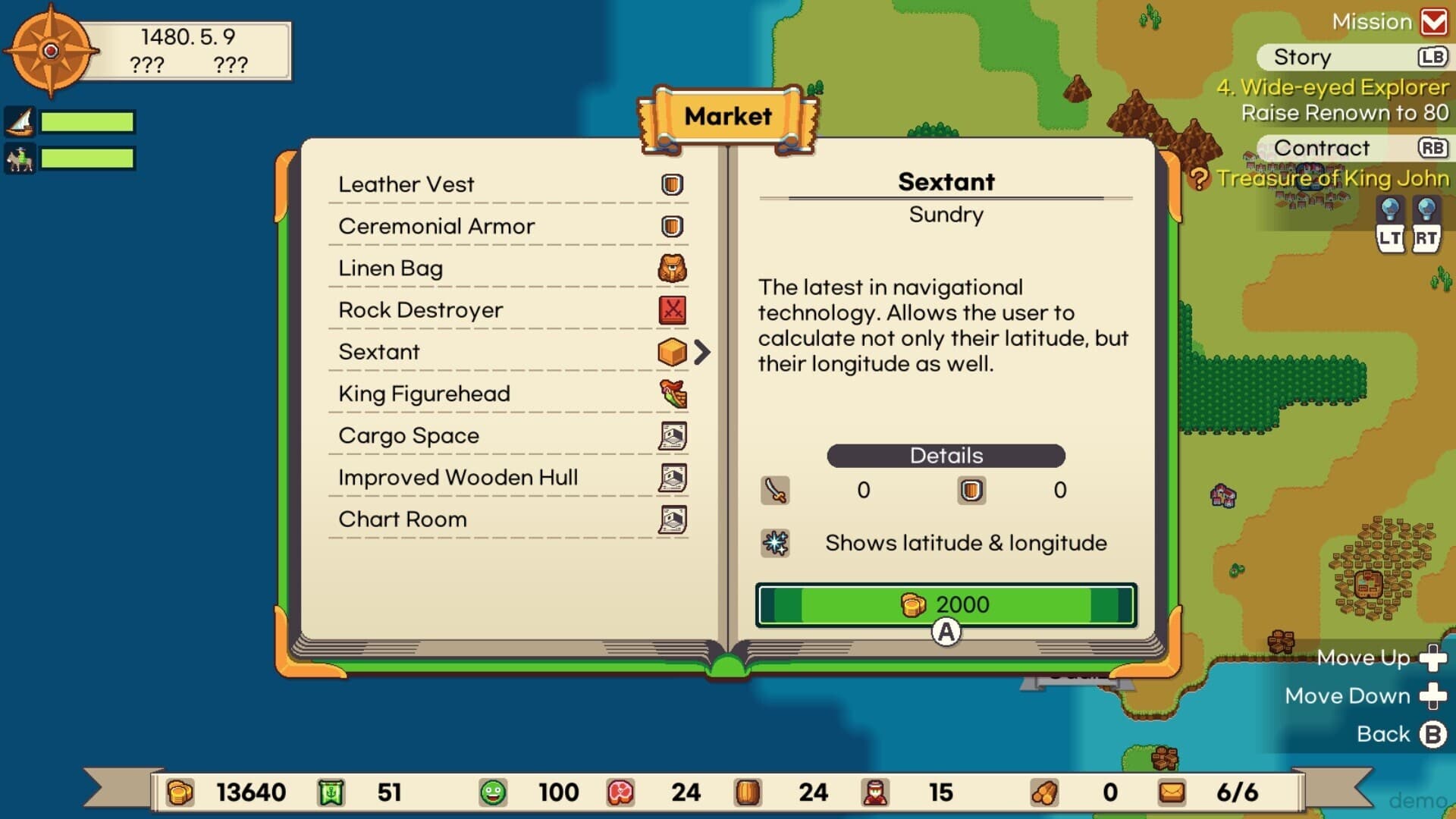Click the Leather Vest shield icon
Viewport: 1456px width, 819px height.
[670, 184]
